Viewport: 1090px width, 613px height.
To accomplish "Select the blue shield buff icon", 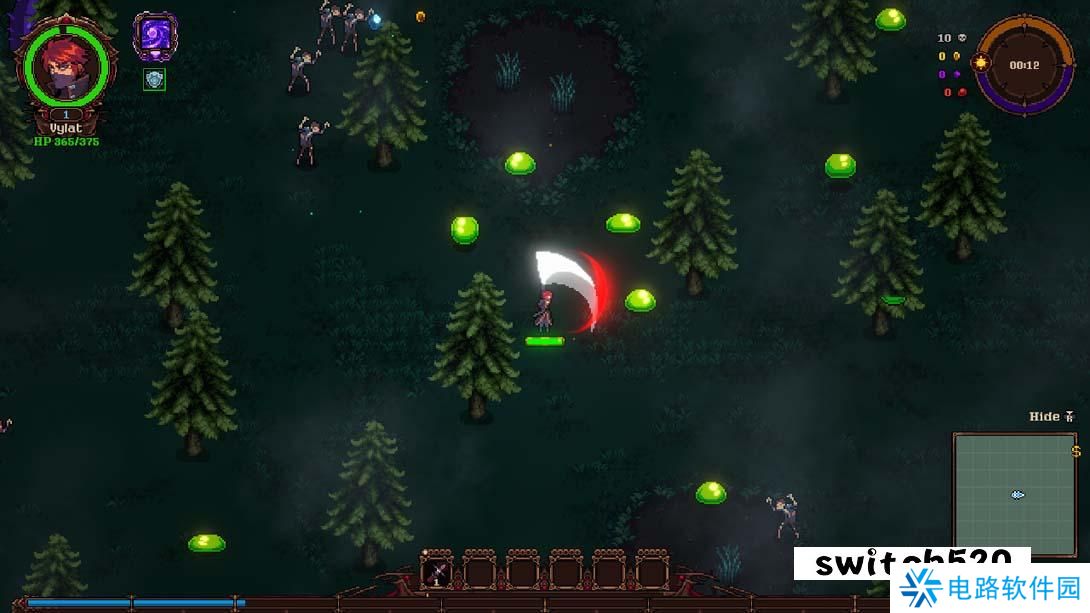I will pyautogui.click(x=154, y=80).
